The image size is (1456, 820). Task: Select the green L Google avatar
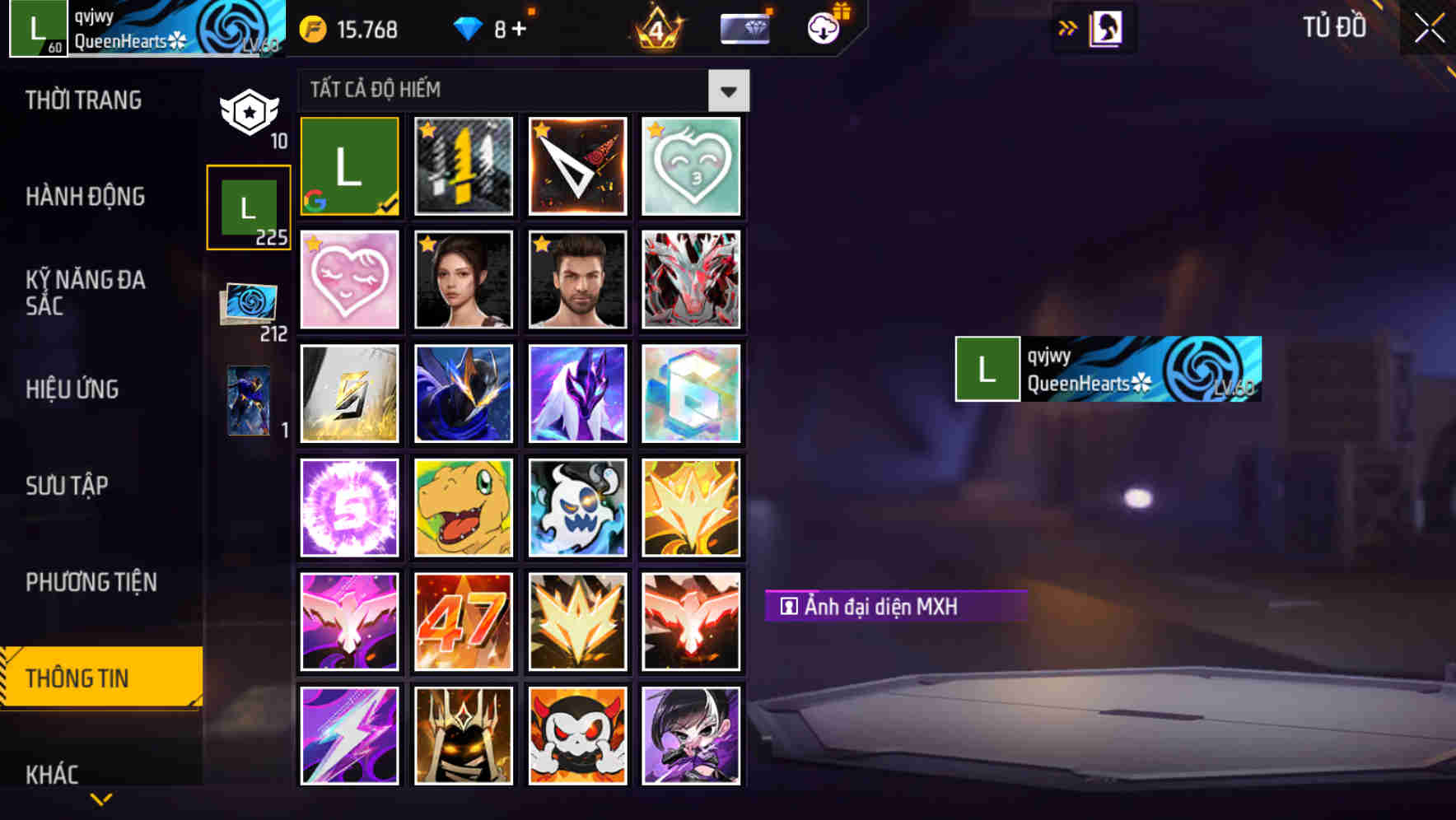pyautogui.click(x=349, y=165)
